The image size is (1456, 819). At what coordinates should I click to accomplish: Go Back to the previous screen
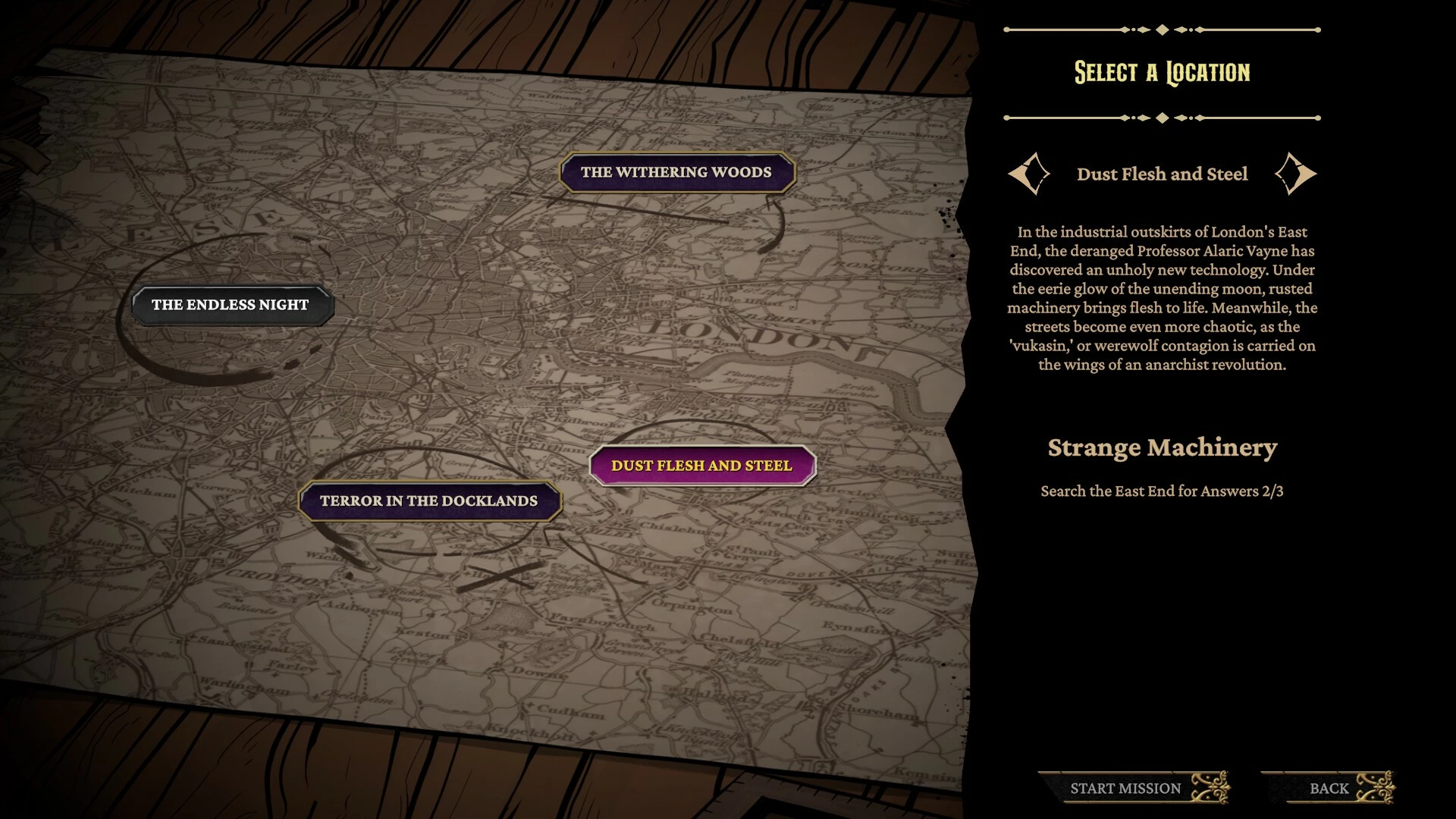(1329, 788)
